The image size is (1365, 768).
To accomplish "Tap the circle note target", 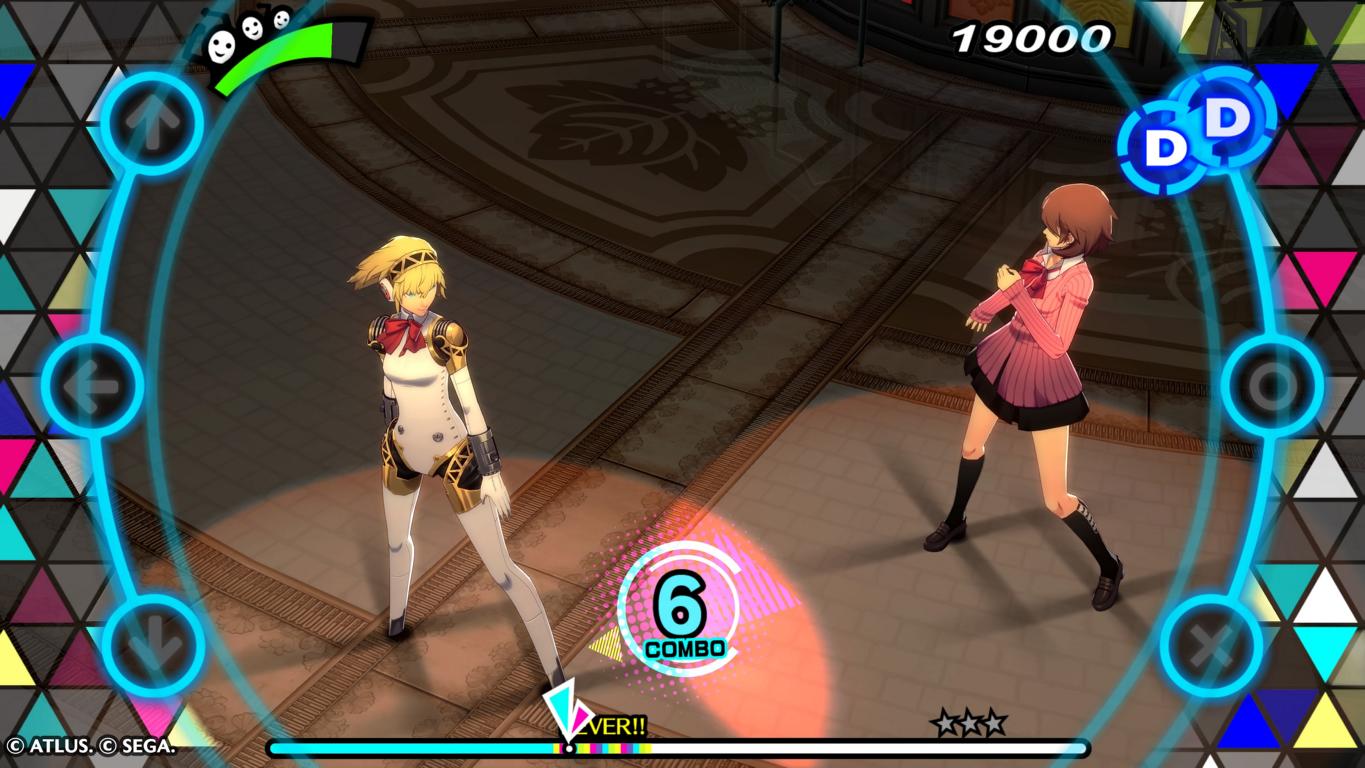I will tap(1272, 385).
